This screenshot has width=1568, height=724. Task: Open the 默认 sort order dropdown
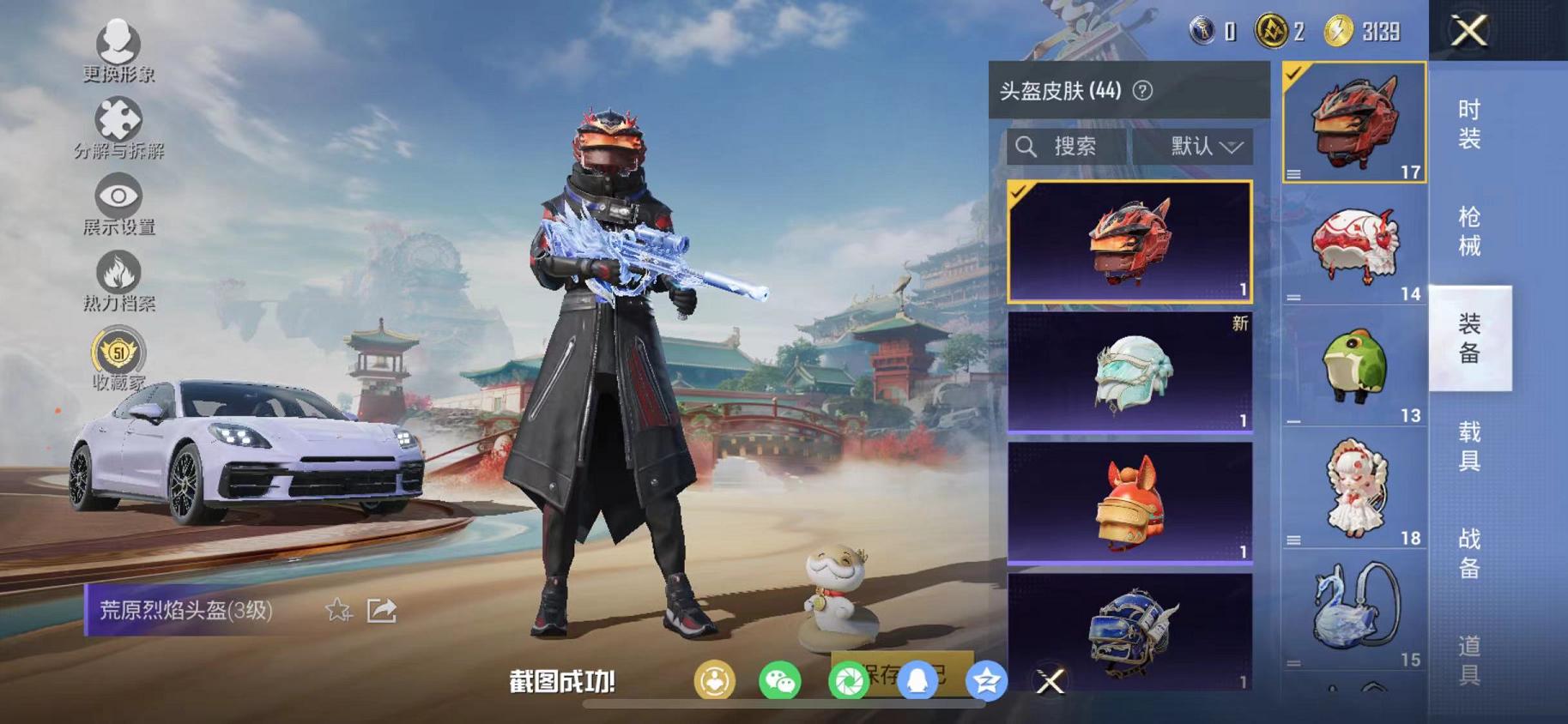point(1201,146)
